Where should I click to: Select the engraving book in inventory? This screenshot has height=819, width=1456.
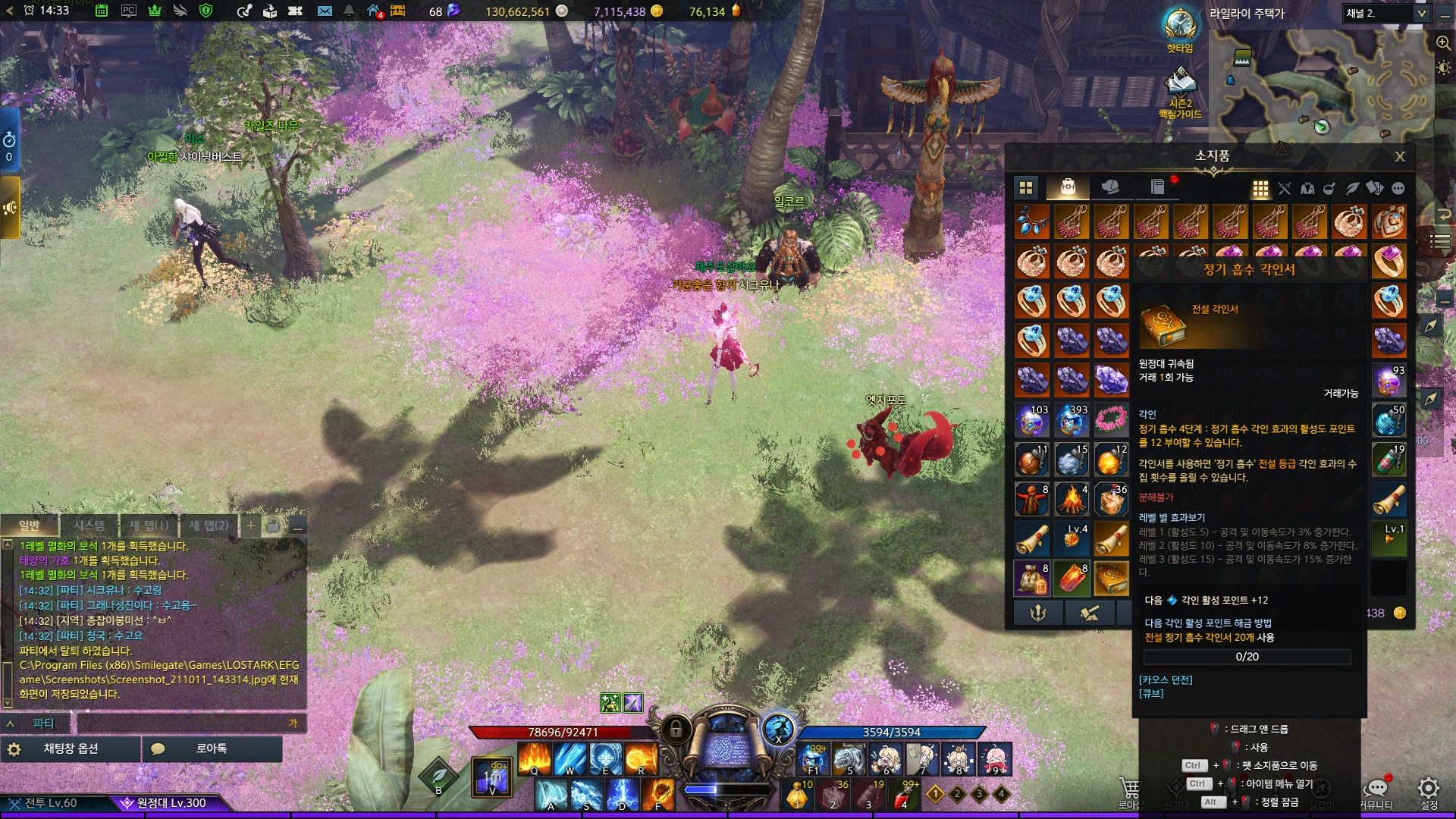tap(1111, 578)
